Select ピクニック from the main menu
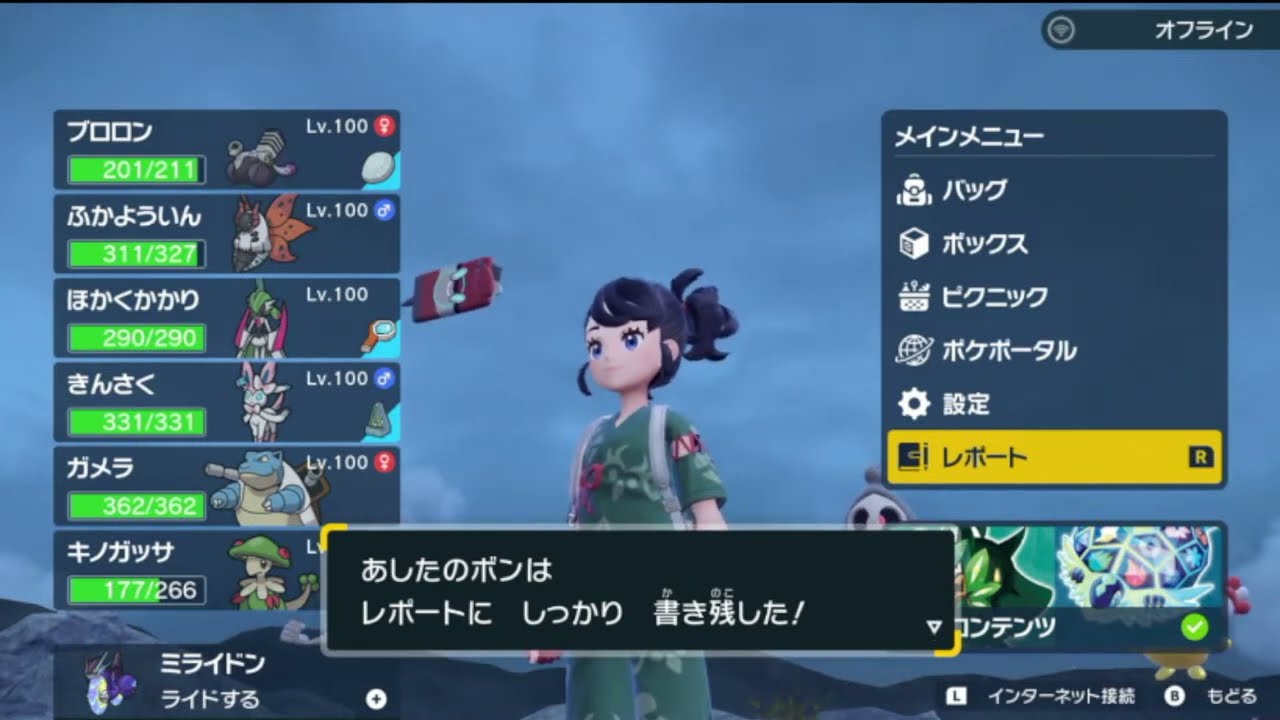1280x720 pixels. click(992, 297)
